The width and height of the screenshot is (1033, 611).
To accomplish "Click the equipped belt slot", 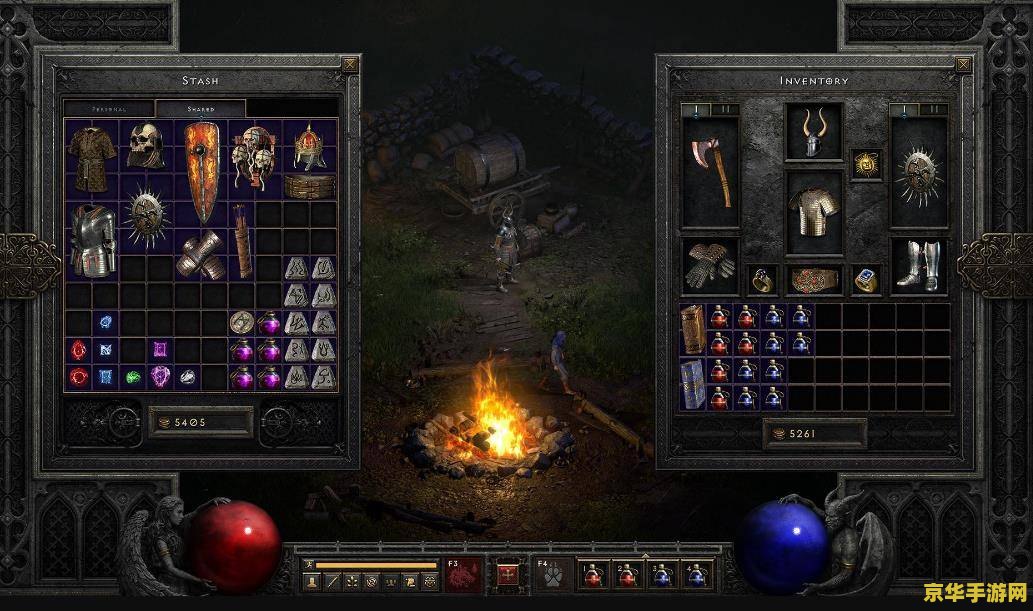I will tap(815, 280).
